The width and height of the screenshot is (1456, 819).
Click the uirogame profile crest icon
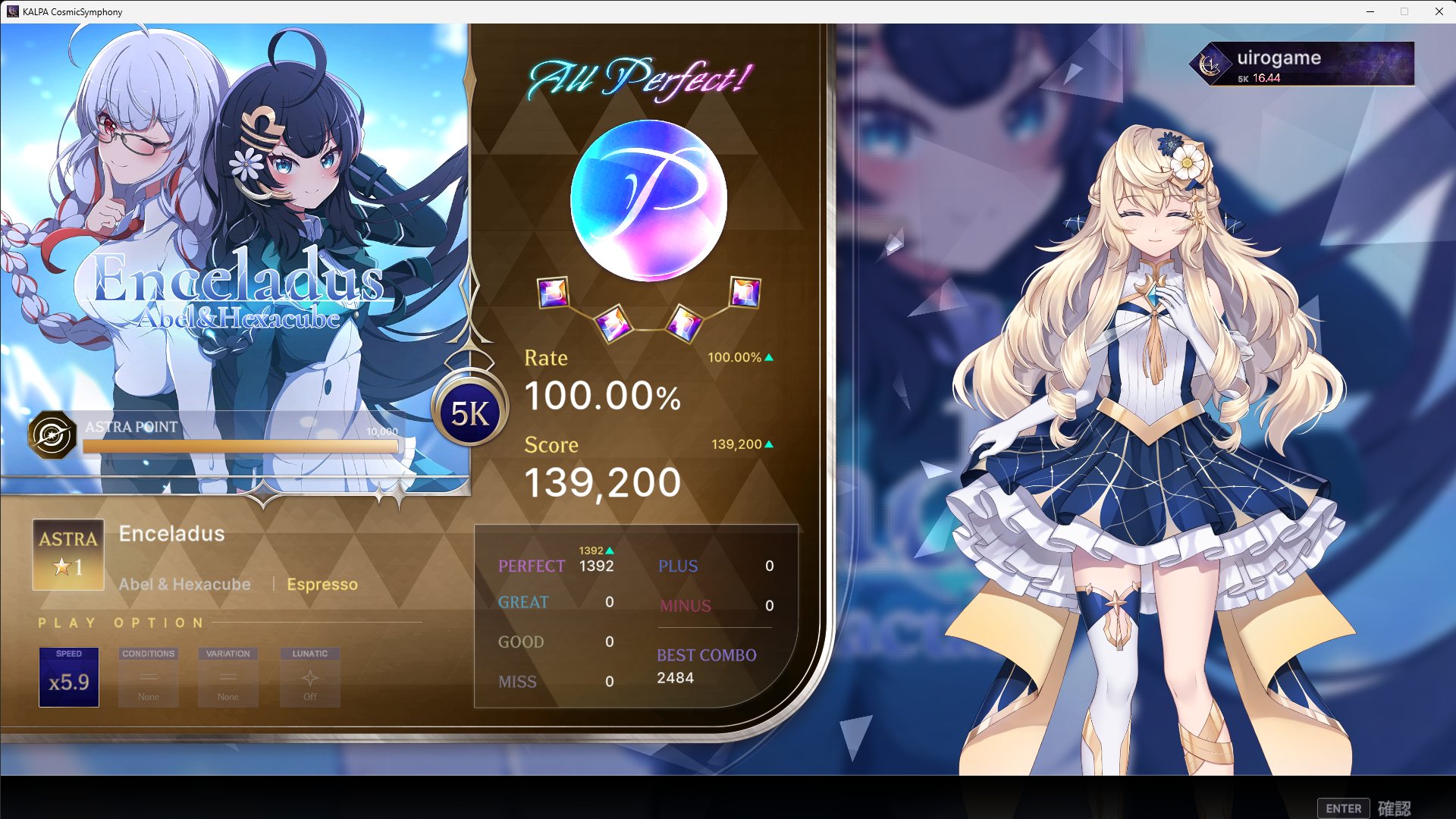[x=1211, y=64]
